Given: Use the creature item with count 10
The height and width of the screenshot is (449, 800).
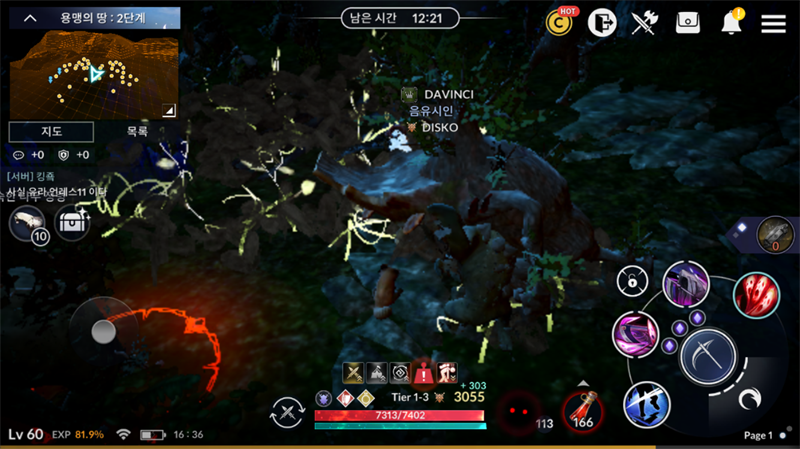Looking at the screenshot, I should 27,222.
